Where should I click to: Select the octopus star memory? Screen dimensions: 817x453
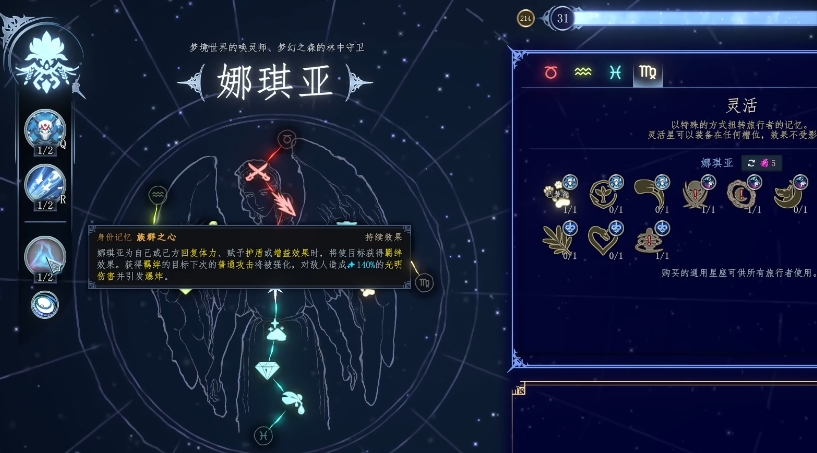pyautogui.click(x=696, y=192)
